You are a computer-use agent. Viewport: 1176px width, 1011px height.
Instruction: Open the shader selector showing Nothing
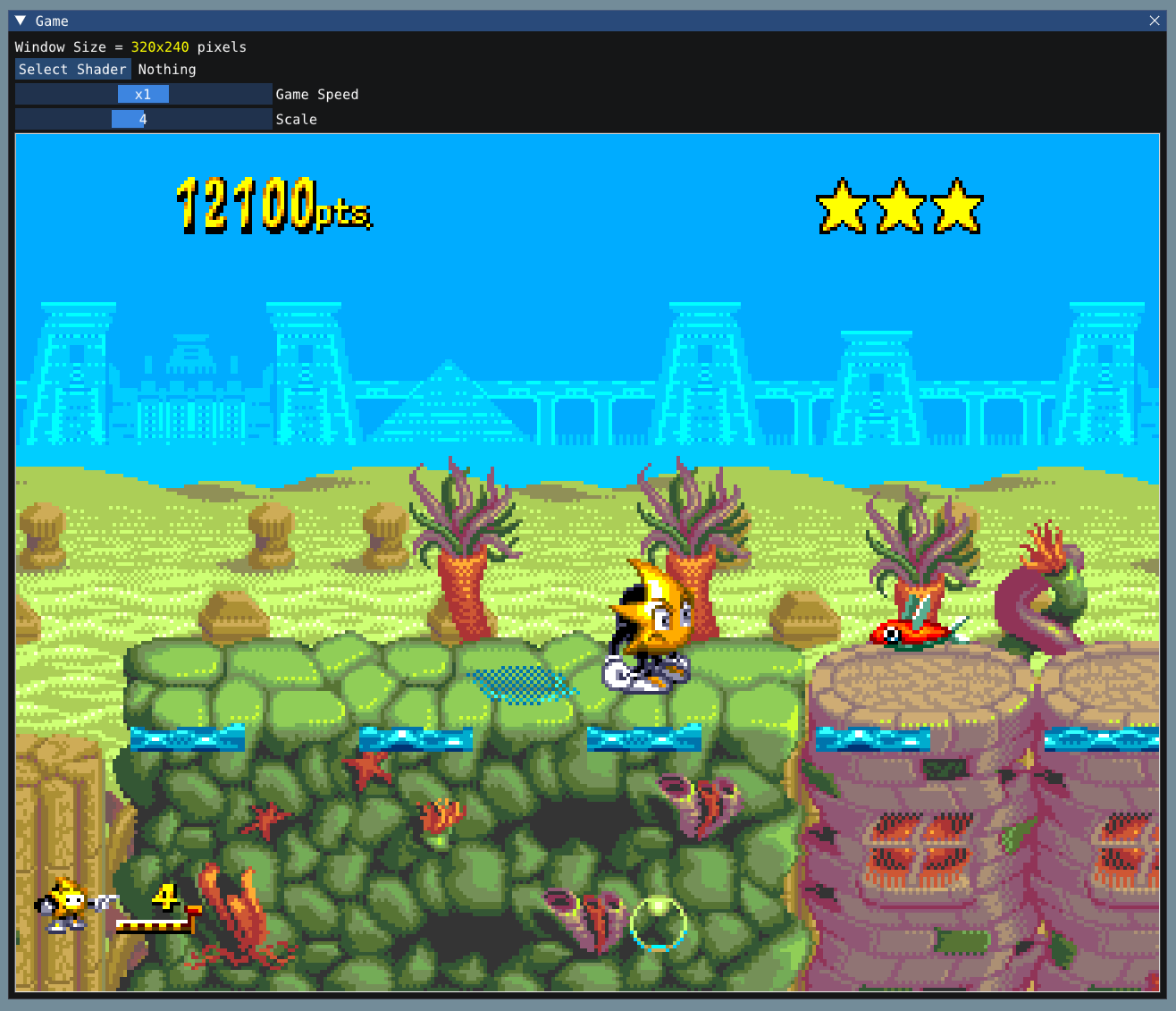pyautogui.click(x=167, y=69)
